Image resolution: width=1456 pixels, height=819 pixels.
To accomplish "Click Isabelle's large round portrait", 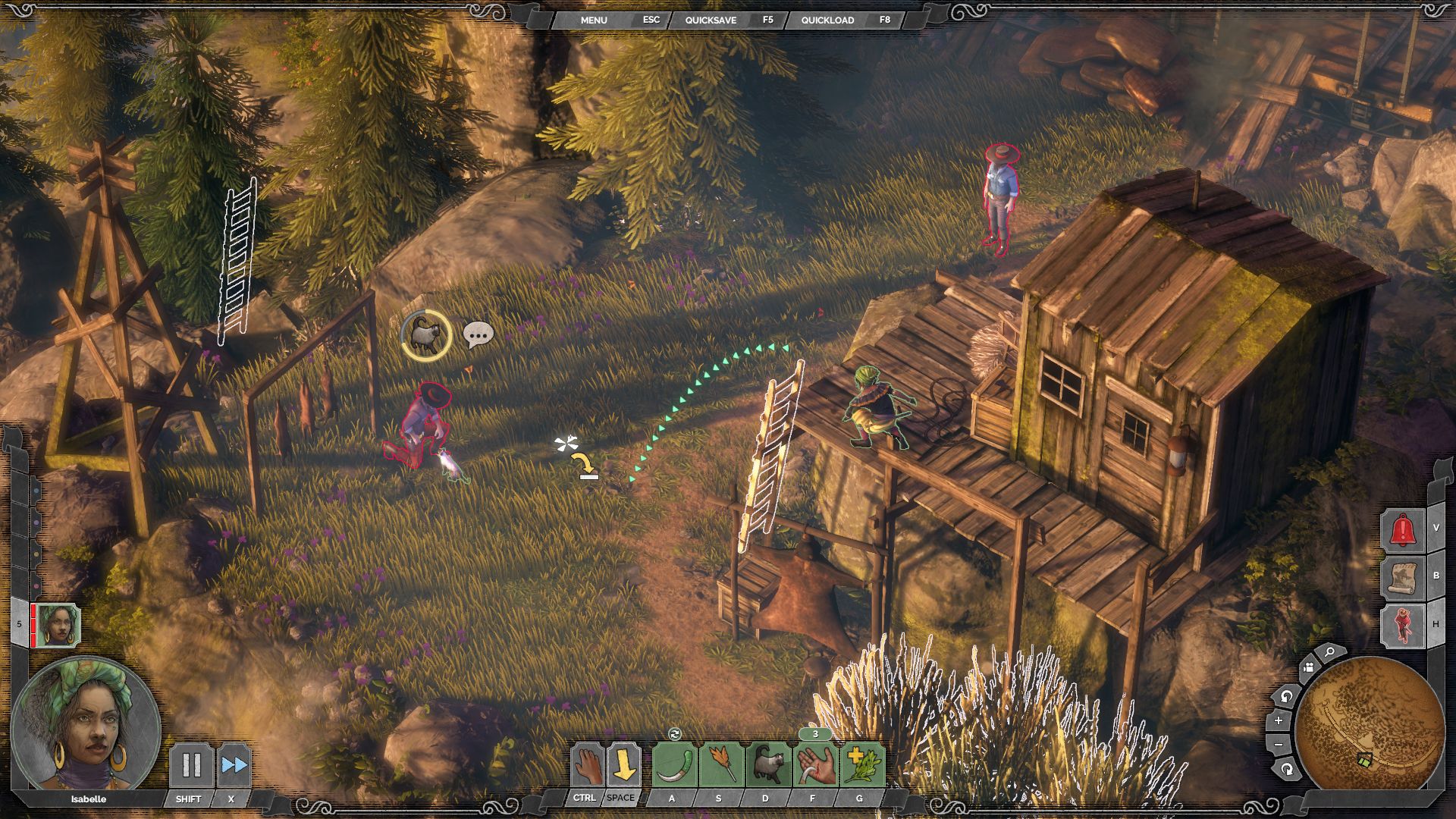I will point(85,726).
